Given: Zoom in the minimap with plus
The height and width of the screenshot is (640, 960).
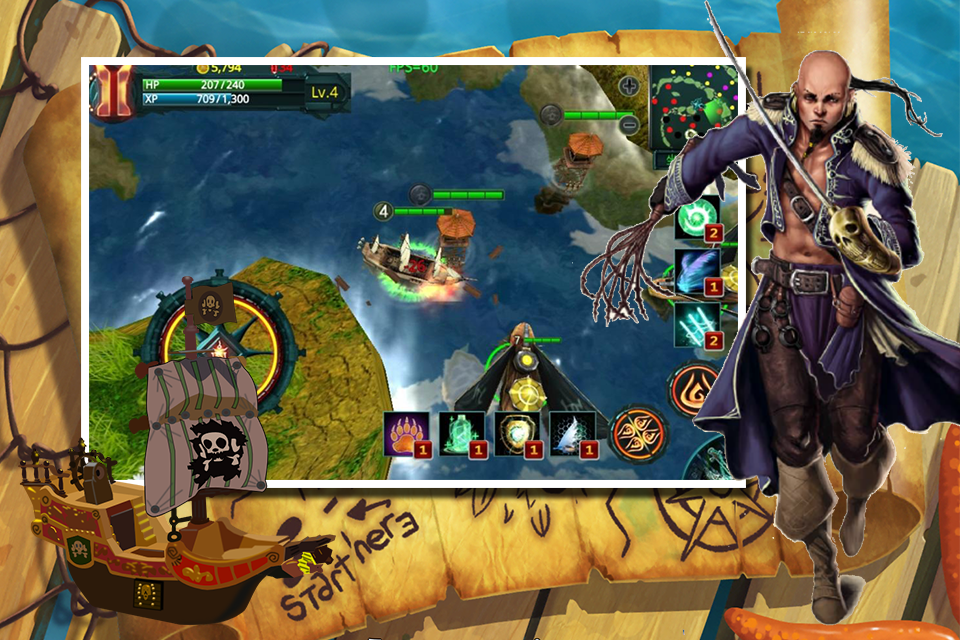Looking at the screenshot, I should [x=629, y=86].
